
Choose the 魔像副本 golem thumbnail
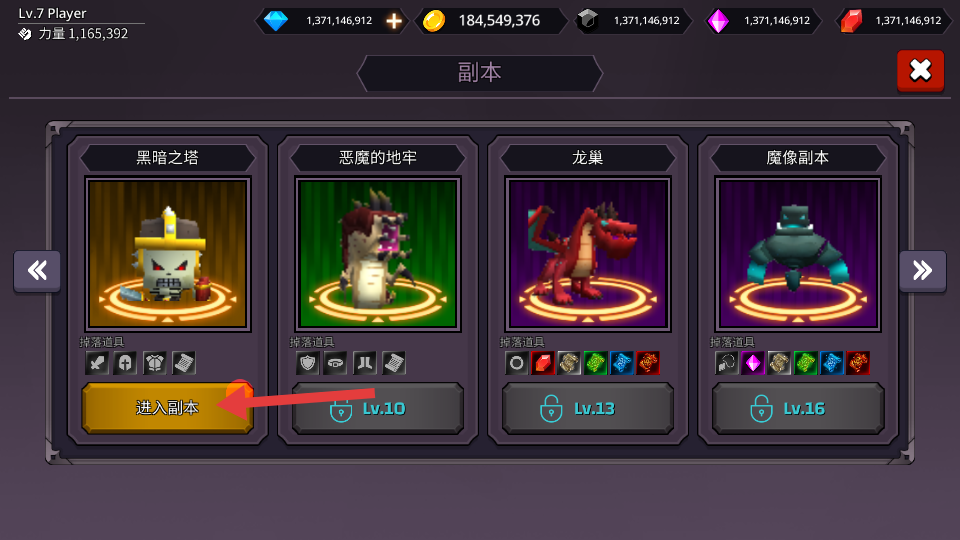[797, 254]
